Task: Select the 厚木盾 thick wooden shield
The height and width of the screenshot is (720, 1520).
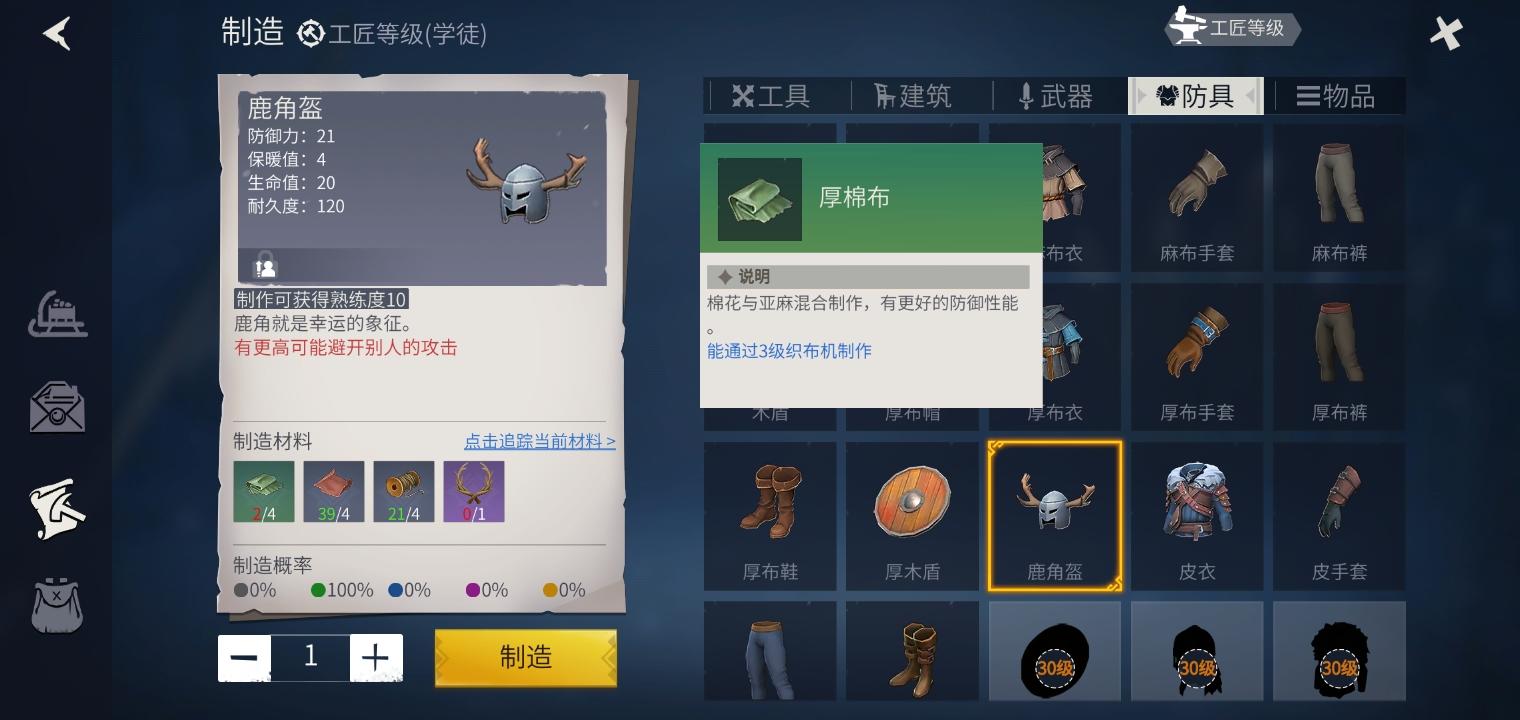Action: coord(912,515)
